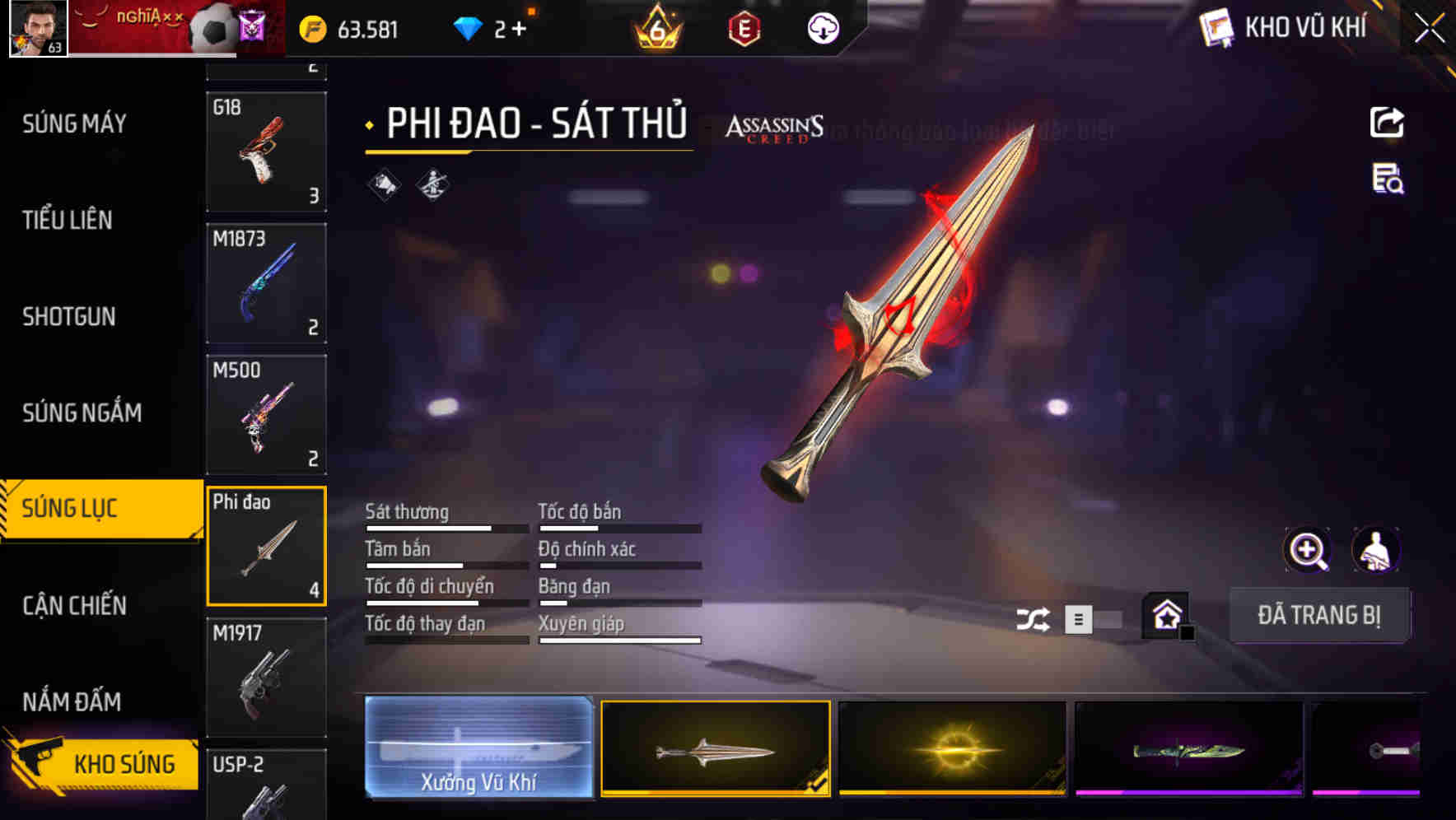Screen dimensions: 1456x820
Task: Open Xưởng Vũ Khí workshop
Action: click(x=479, y=748)
